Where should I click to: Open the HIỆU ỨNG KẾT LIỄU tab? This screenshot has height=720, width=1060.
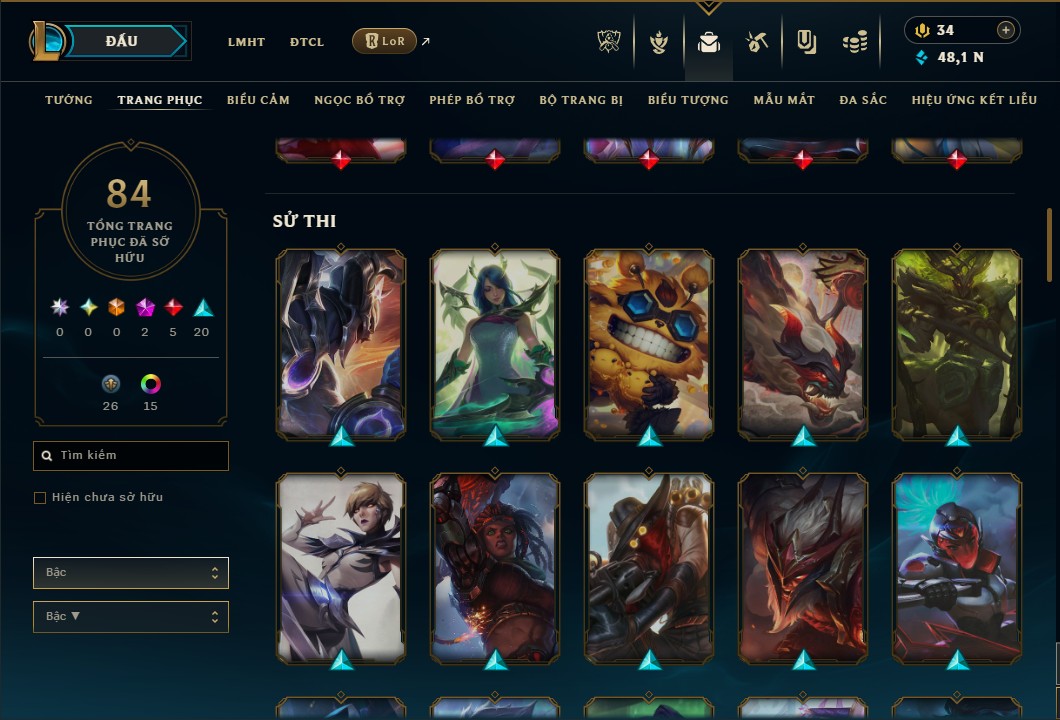point(973,100)
